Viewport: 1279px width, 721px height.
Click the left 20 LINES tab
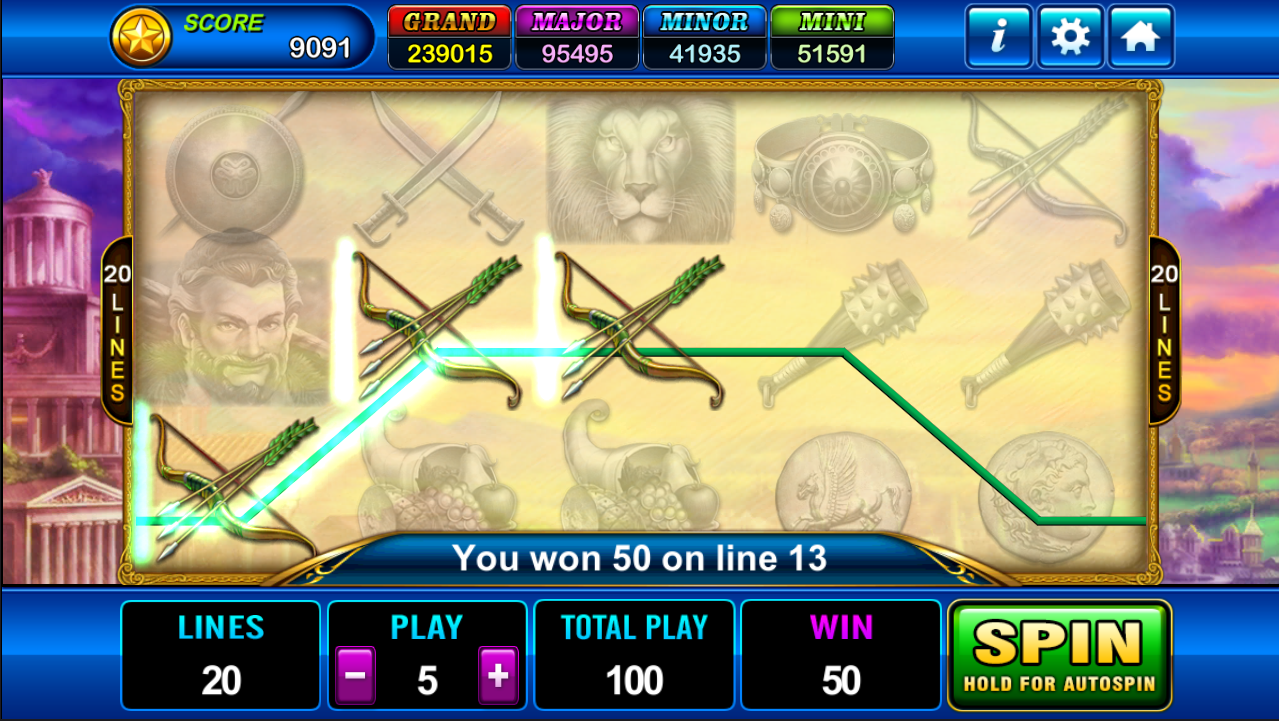point(117,331)
